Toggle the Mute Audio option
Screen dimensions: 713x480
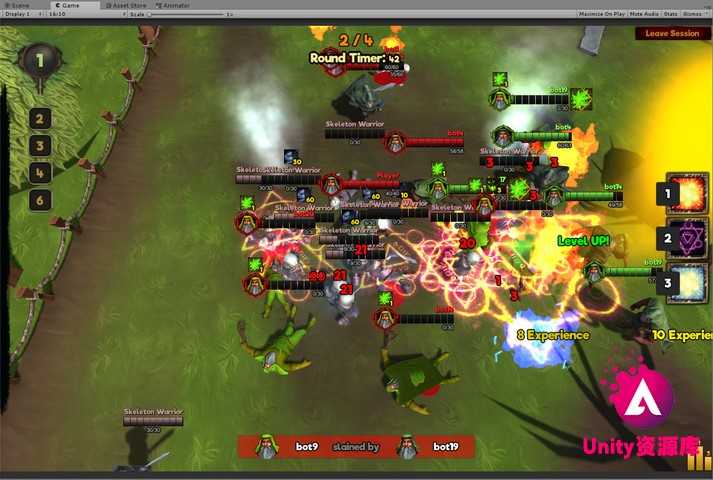(645, 14)
